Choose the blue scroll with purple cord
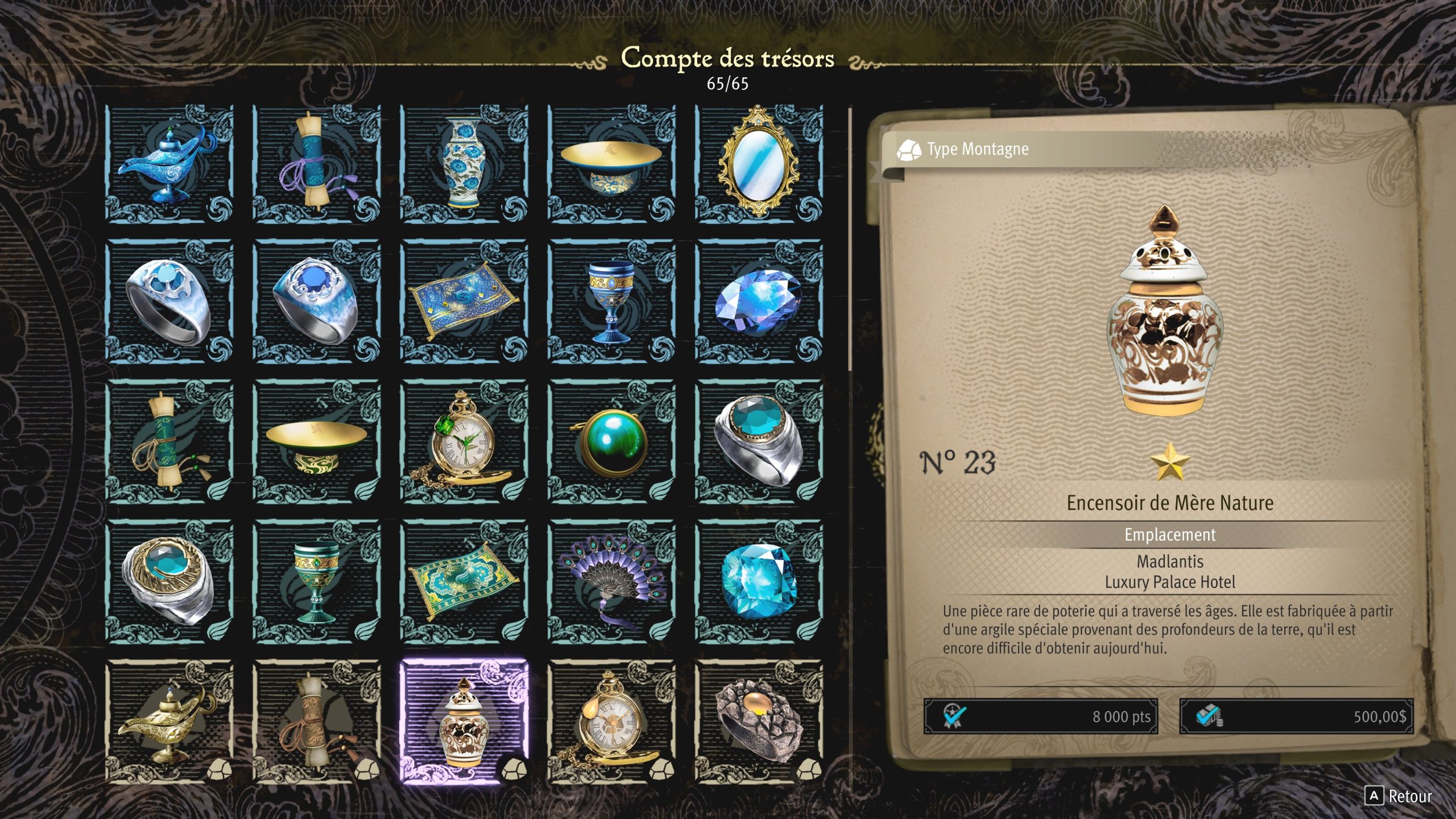The image size is (1456, 819). point(316,164)
